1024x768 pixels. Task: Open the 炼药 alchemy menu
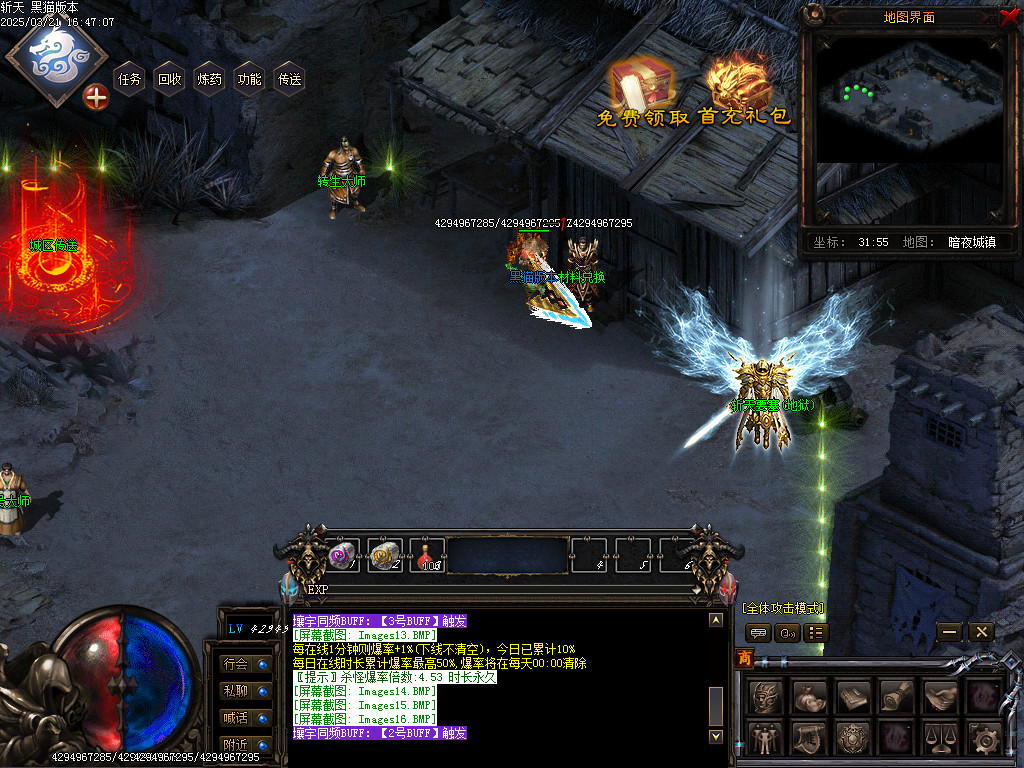coord(210,79)
